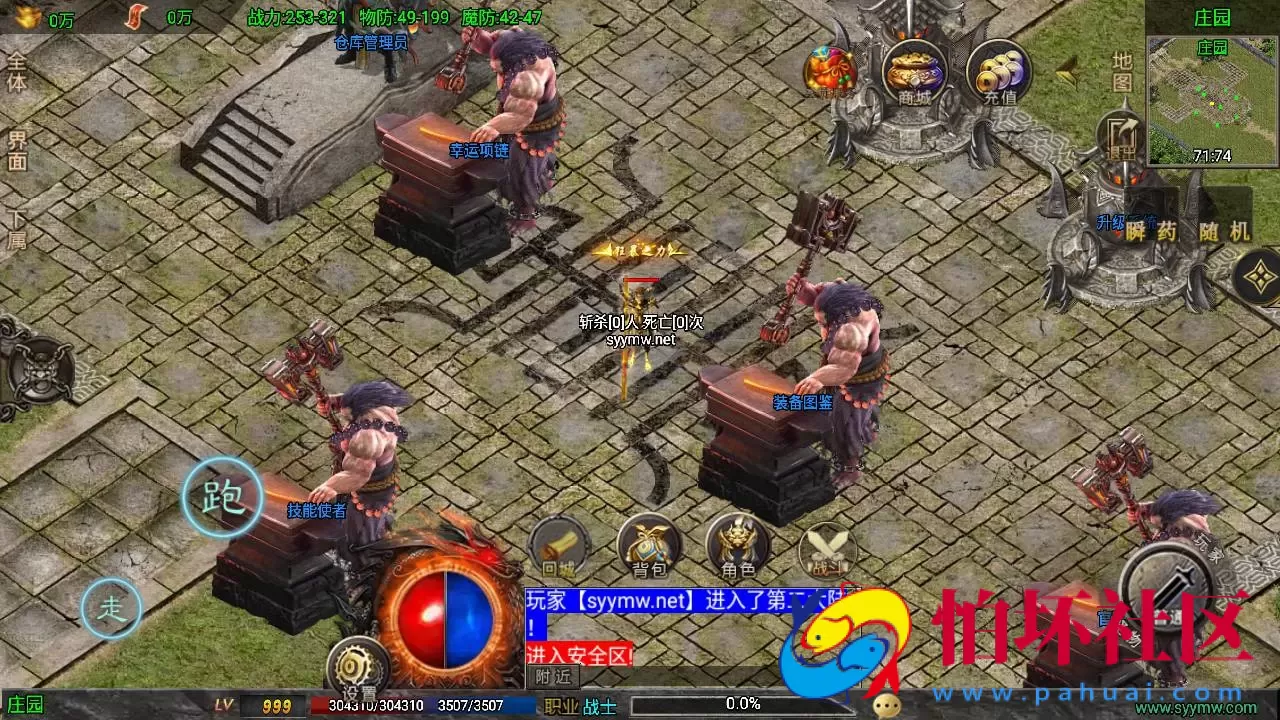The width and height of the screenshot is (1280, 720).
Task: Switch to 走 walk movement mode
Action: pyautogui.click(x=110, y=606)
